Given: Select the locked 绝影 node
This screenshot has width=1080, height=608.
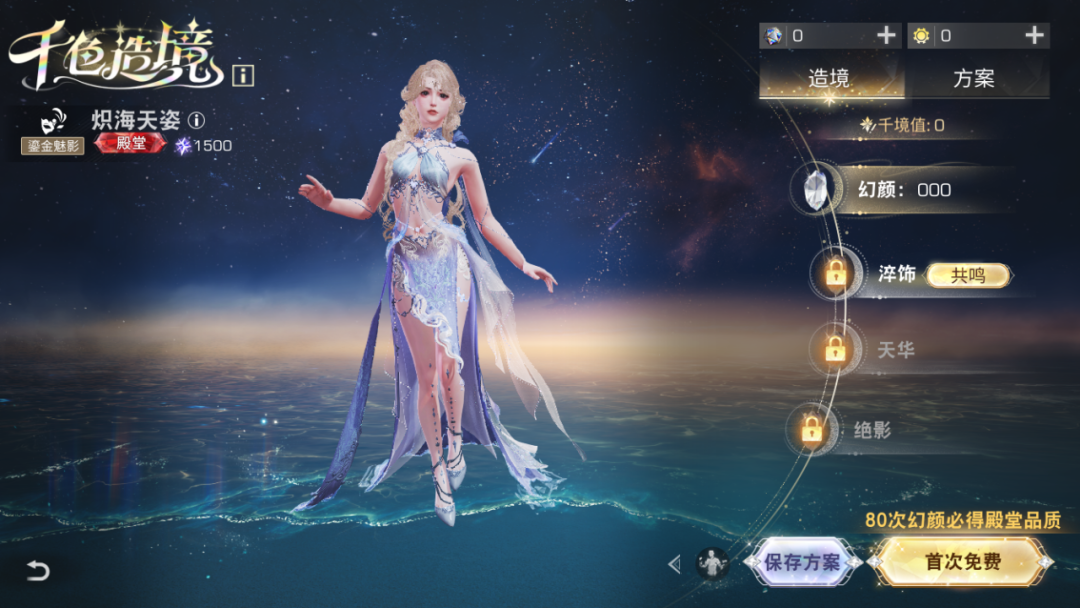Looking at the screenshot, I should 811,430.
